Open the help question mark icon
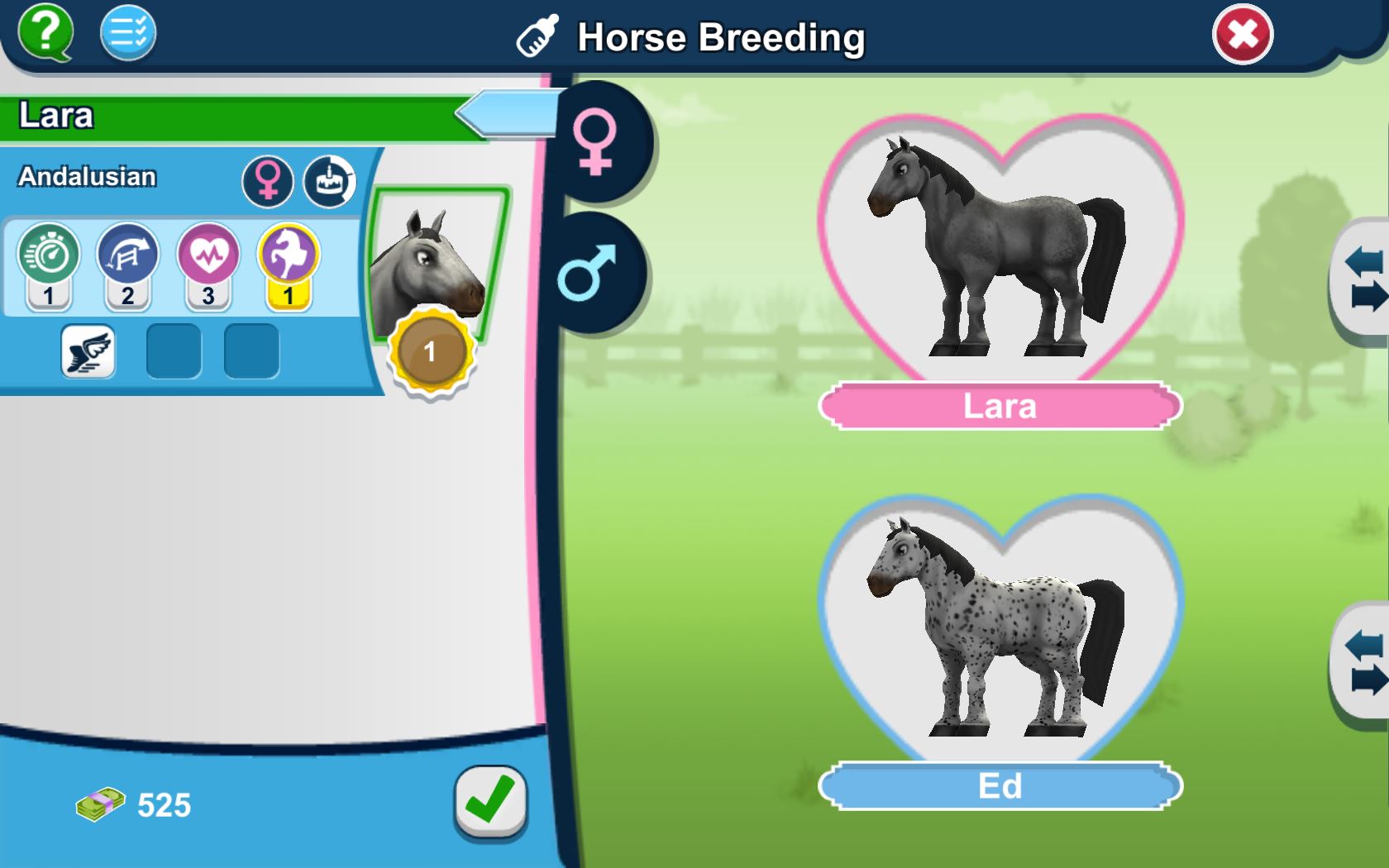1389x868 pixels. click(x=45, y=33)
